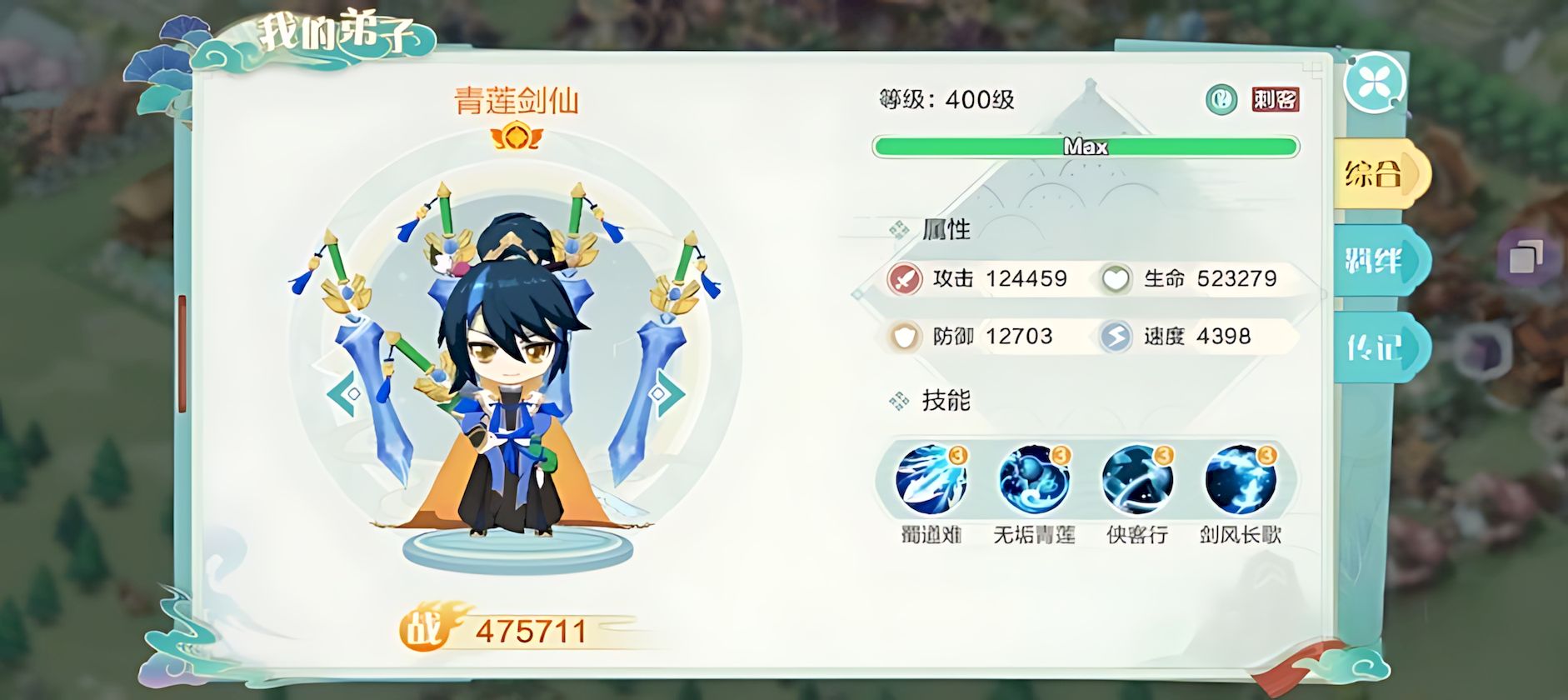
Task: Tap the overlapping-squares overlay button
Action: click(1526, 256)
